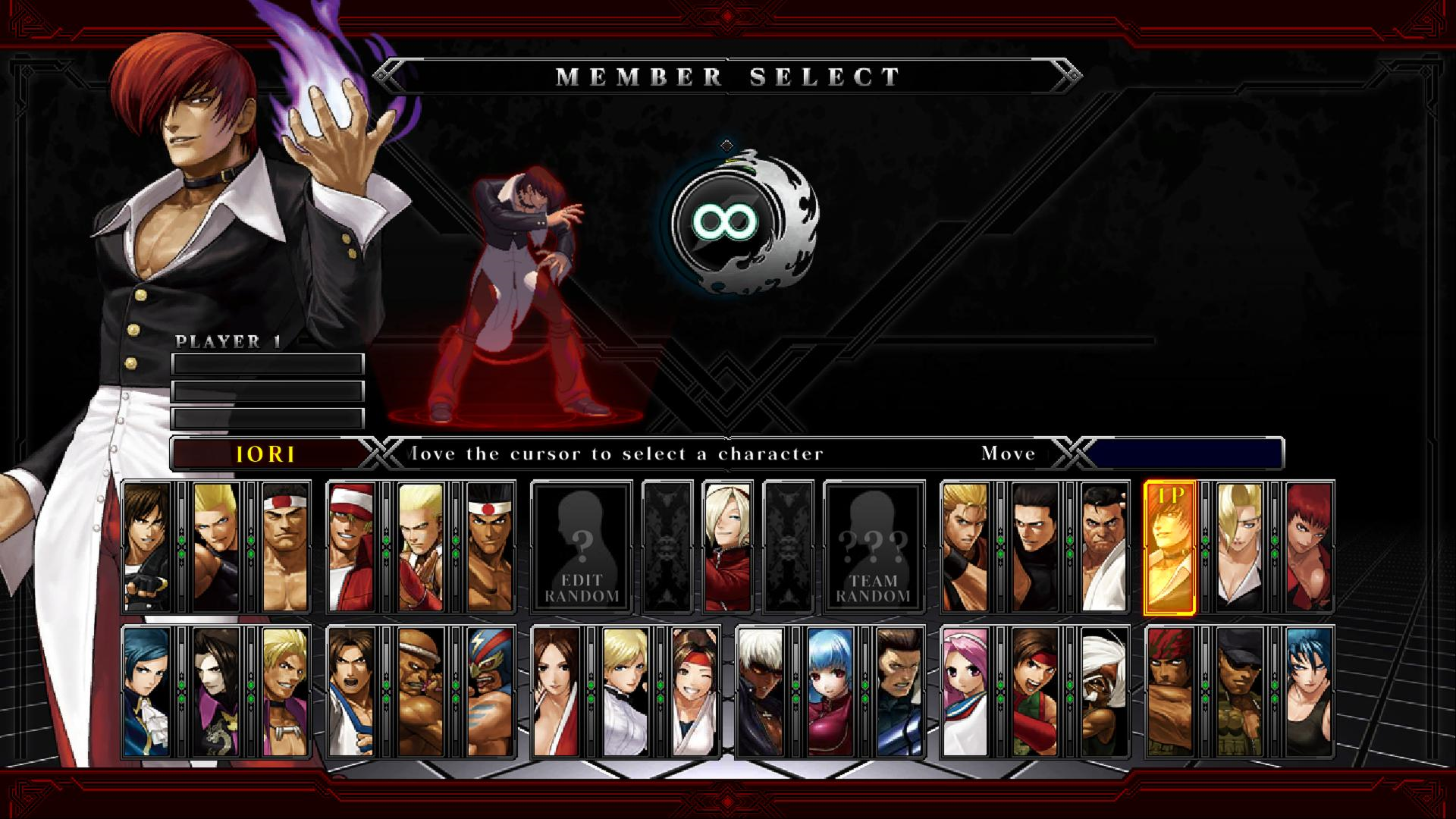
Task: Select white-haired Ash in the red jacket
Action: pyautogui.click(x=727, y=547)
